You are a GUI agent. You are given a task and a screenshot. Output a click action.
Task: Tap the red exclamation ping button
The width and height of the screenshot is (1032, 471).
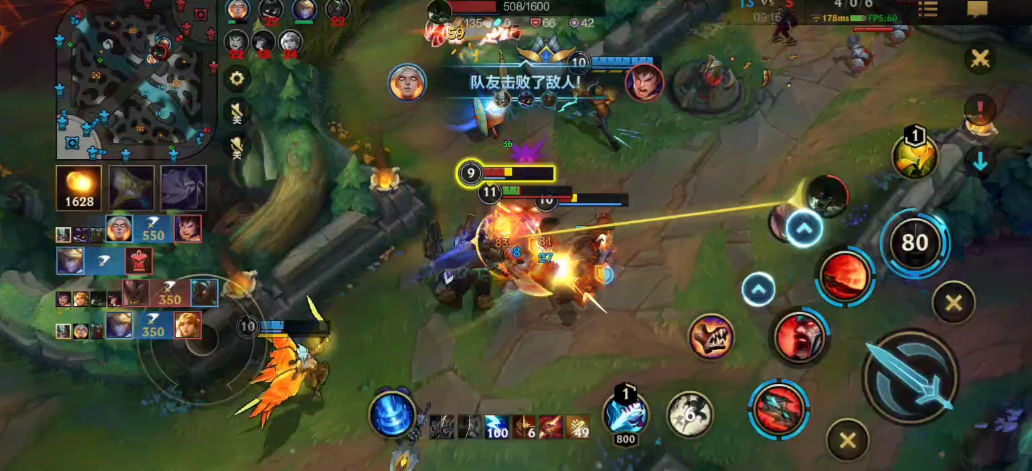(980, 108)
